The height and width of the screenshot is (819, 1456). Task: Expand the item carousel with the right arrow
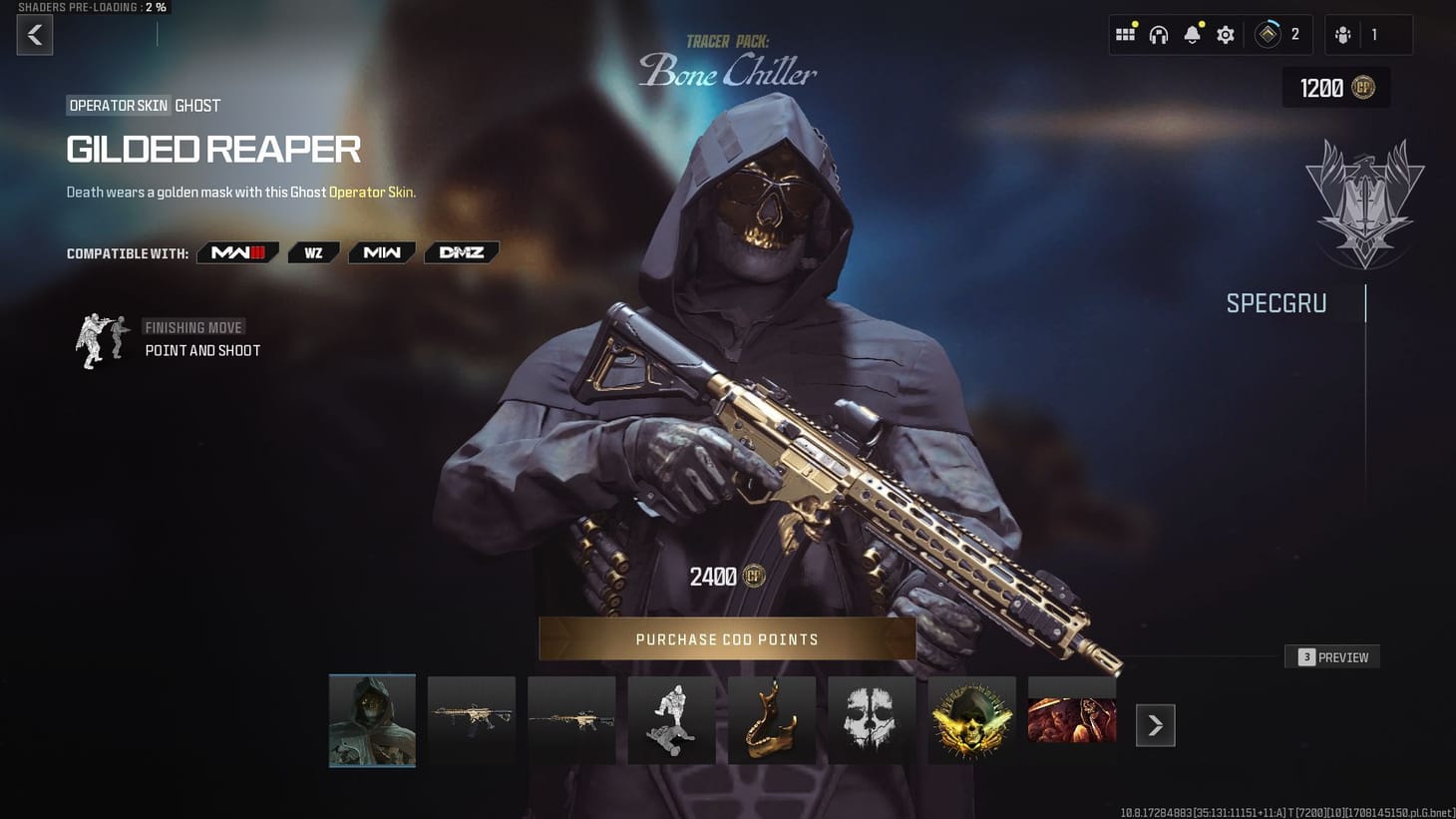[x=1155, y=725]
